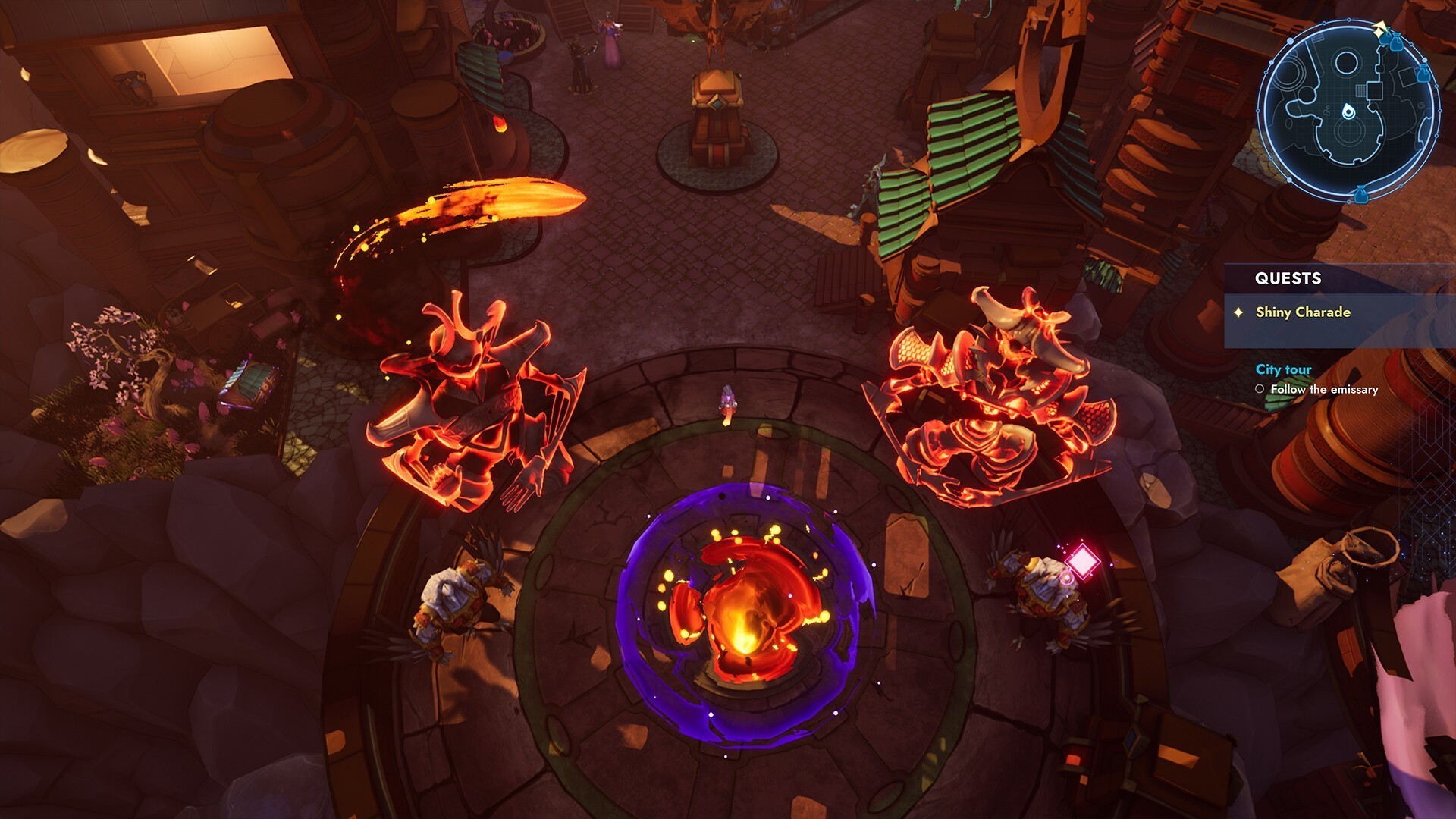Open the circular minimap
This screenshot has height=819, width=1456.
[x=1348, y=111]
